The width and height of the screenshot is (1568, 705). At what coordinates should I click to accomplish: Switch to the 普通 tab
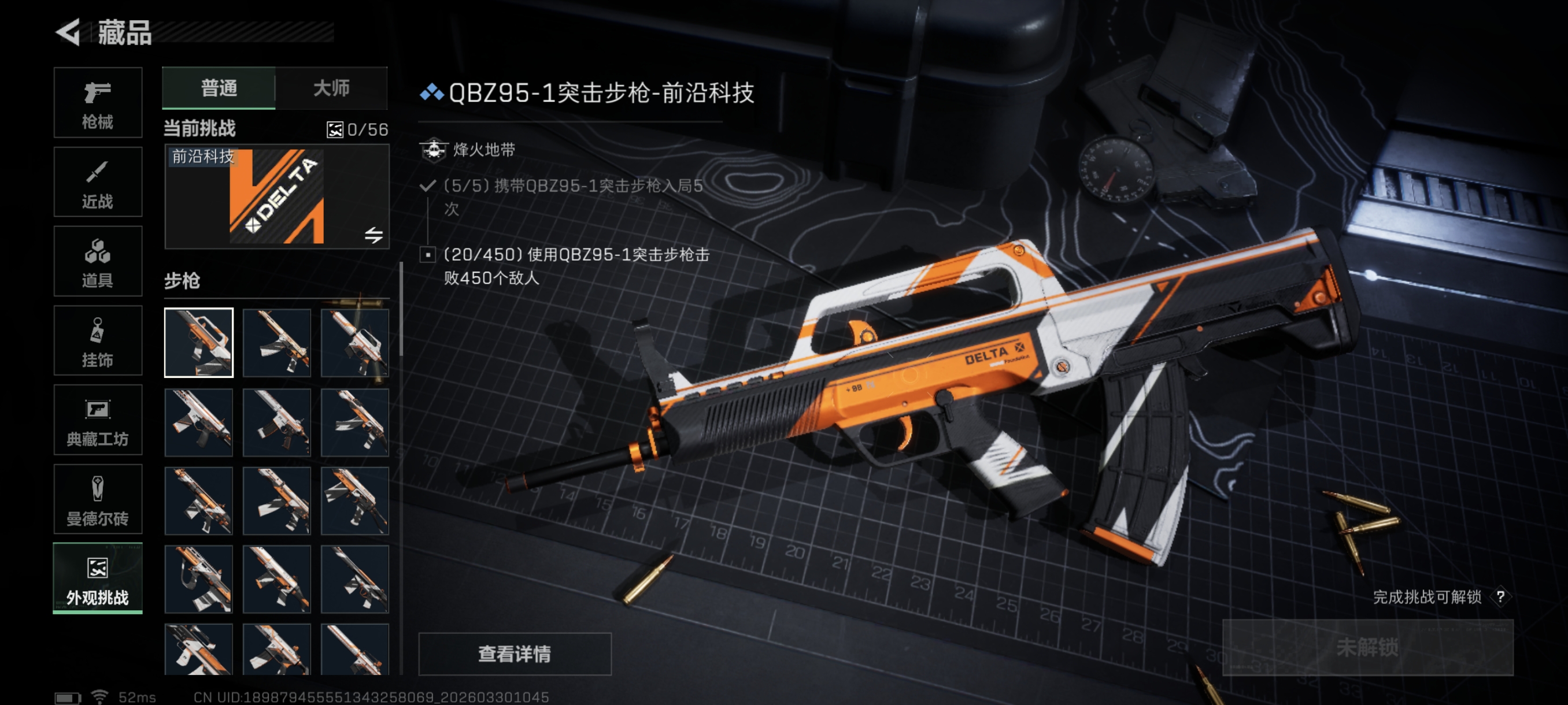pyautogui.click(x=219, y=88)
